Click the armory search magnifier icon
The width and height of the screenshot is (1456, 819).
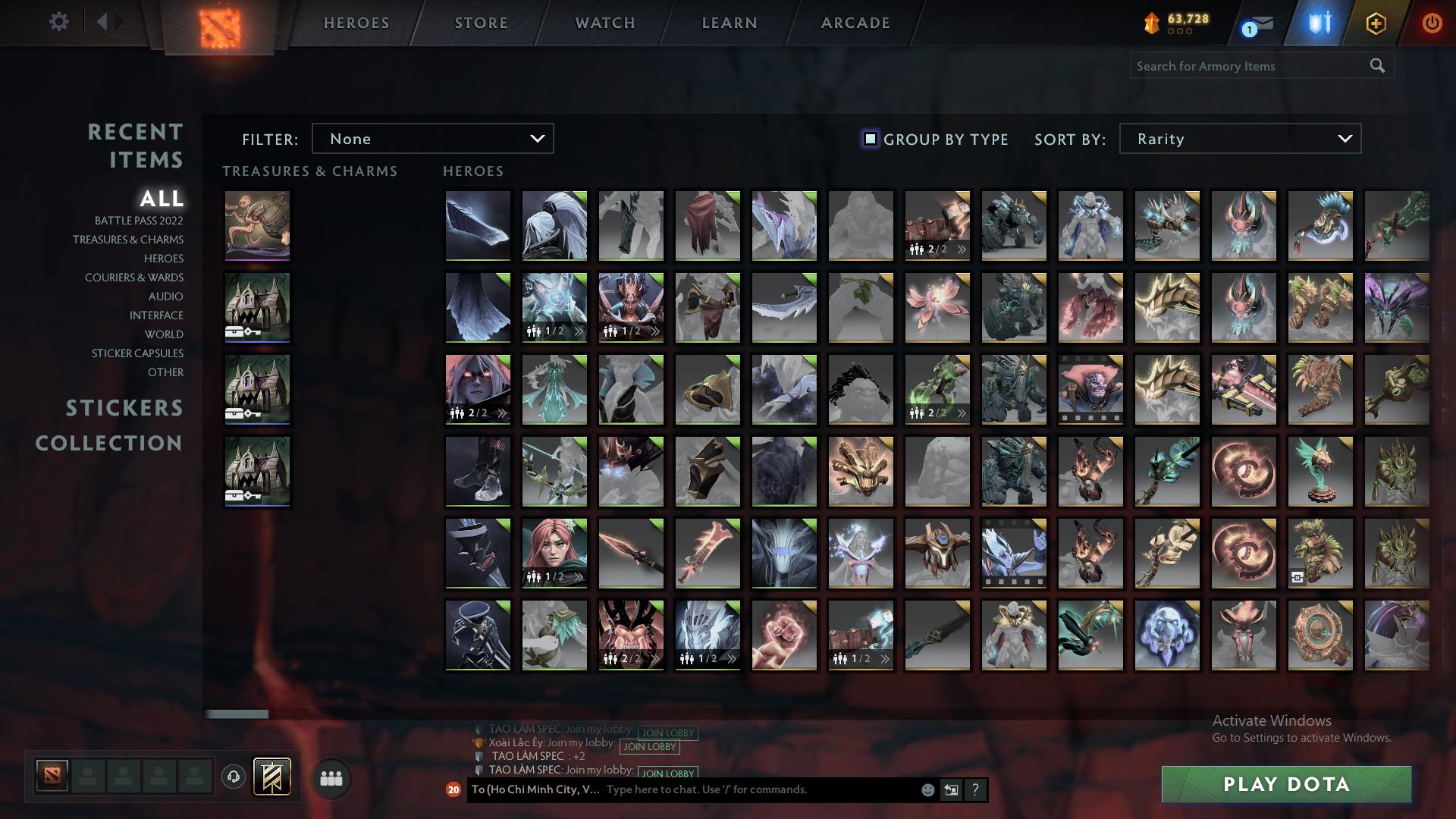click(1376, 66)
